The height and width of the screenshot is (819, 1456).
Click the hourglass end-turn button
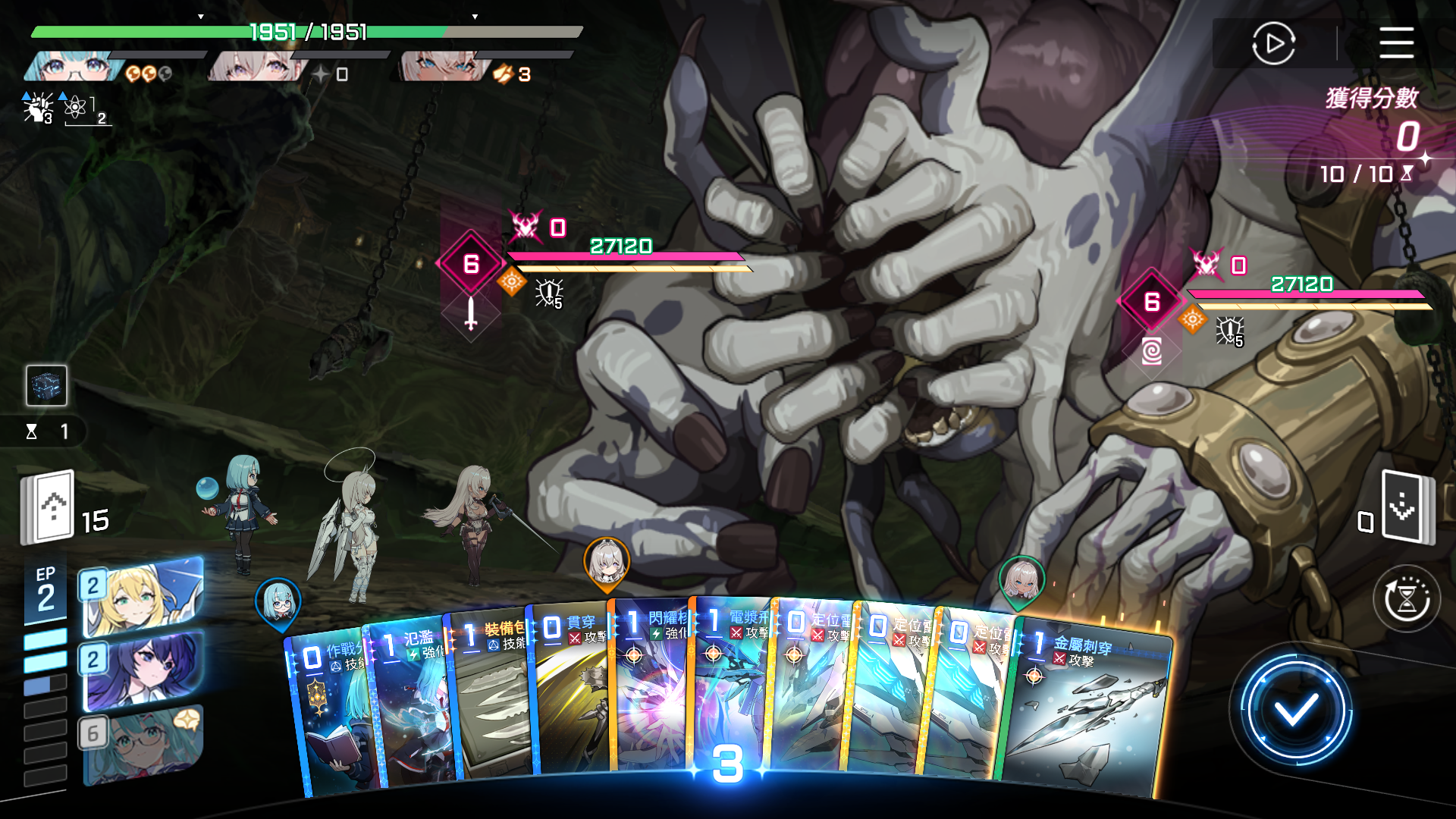(1407, 599)
